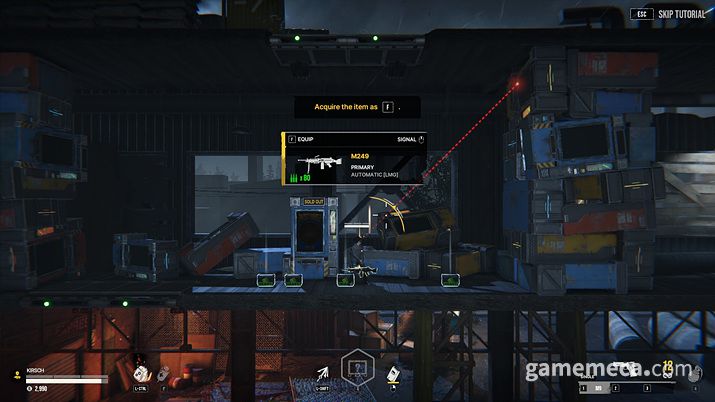Click the central hexagon HUD icon
715x402 pixels.
pyautogui.click(x=356, y=369)
